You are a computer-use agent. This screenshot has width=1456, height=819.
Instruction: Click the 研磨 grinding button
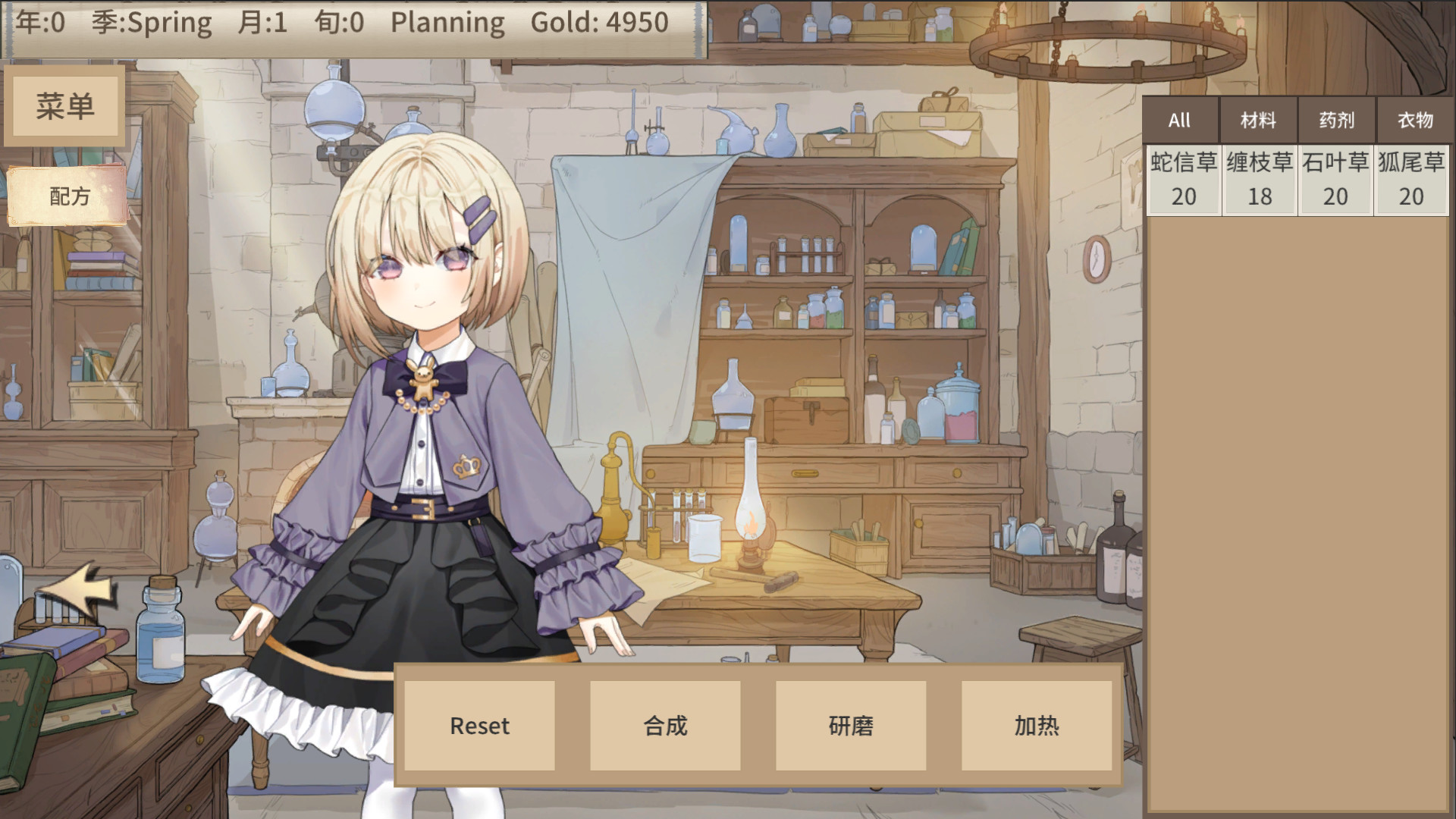click(850, 726)
